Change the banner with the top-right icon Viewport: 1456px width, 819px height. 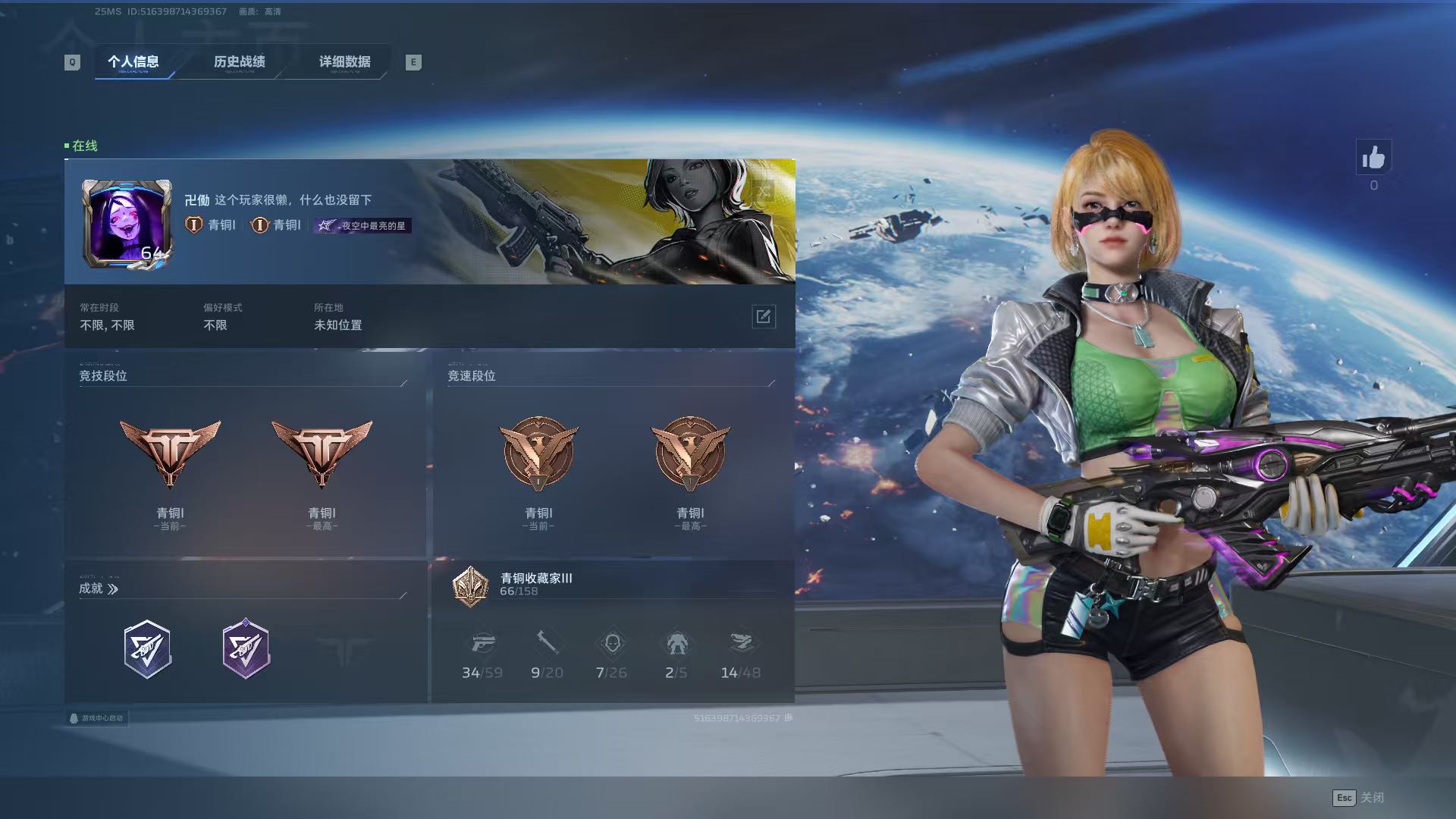click(x=764, y=190)
